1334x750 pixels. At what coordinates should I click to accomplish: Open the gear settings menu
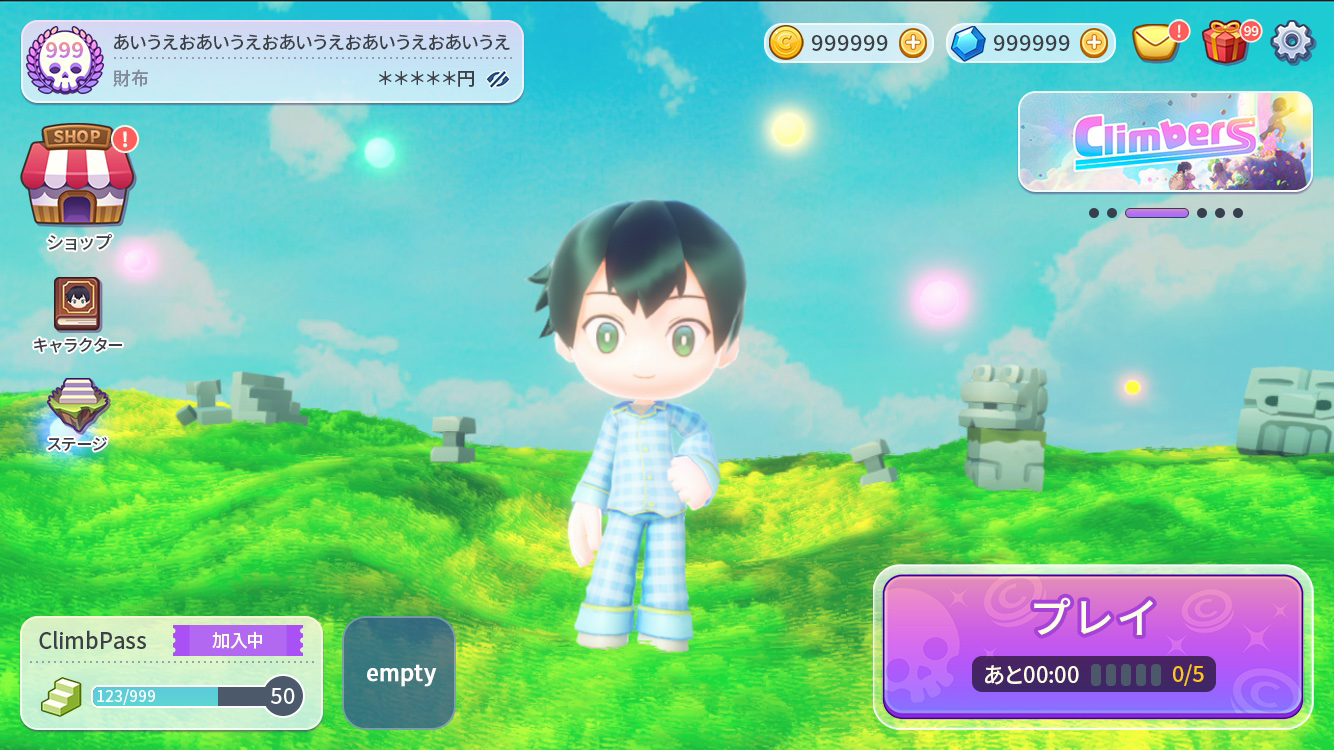click(1292, 43)
